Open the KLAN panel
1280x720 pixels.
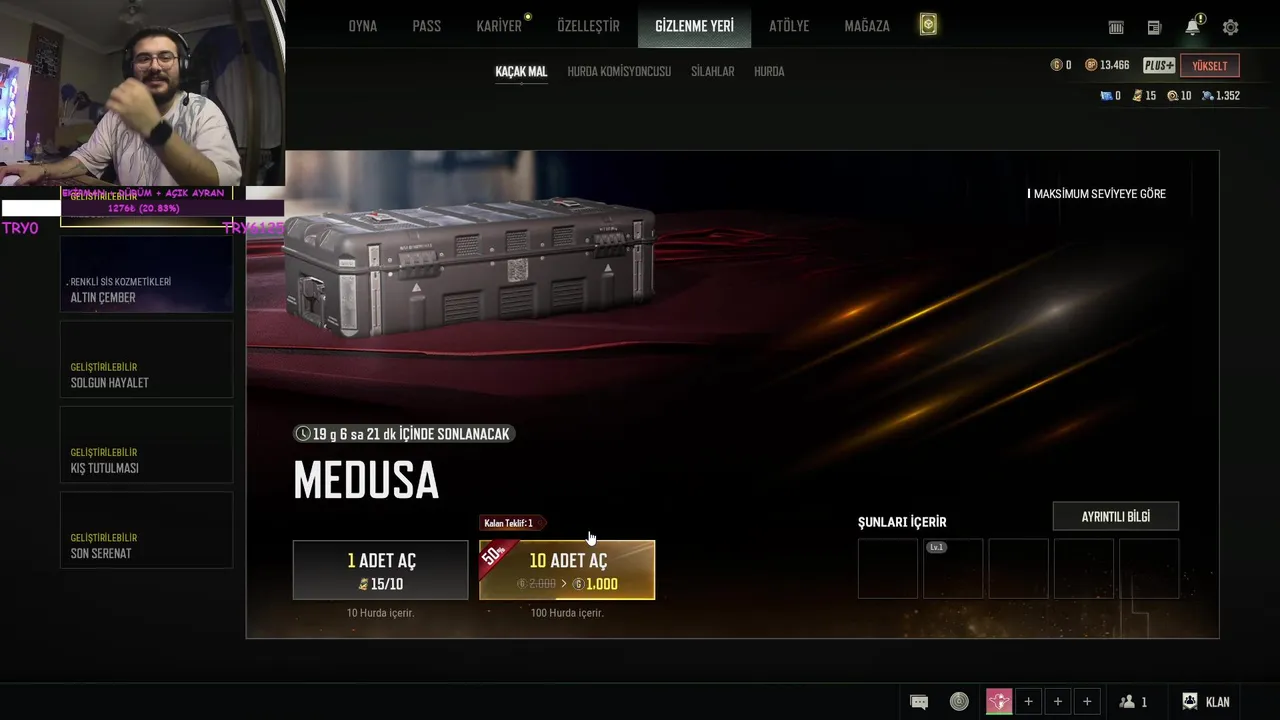click(x=1206, y=702)
